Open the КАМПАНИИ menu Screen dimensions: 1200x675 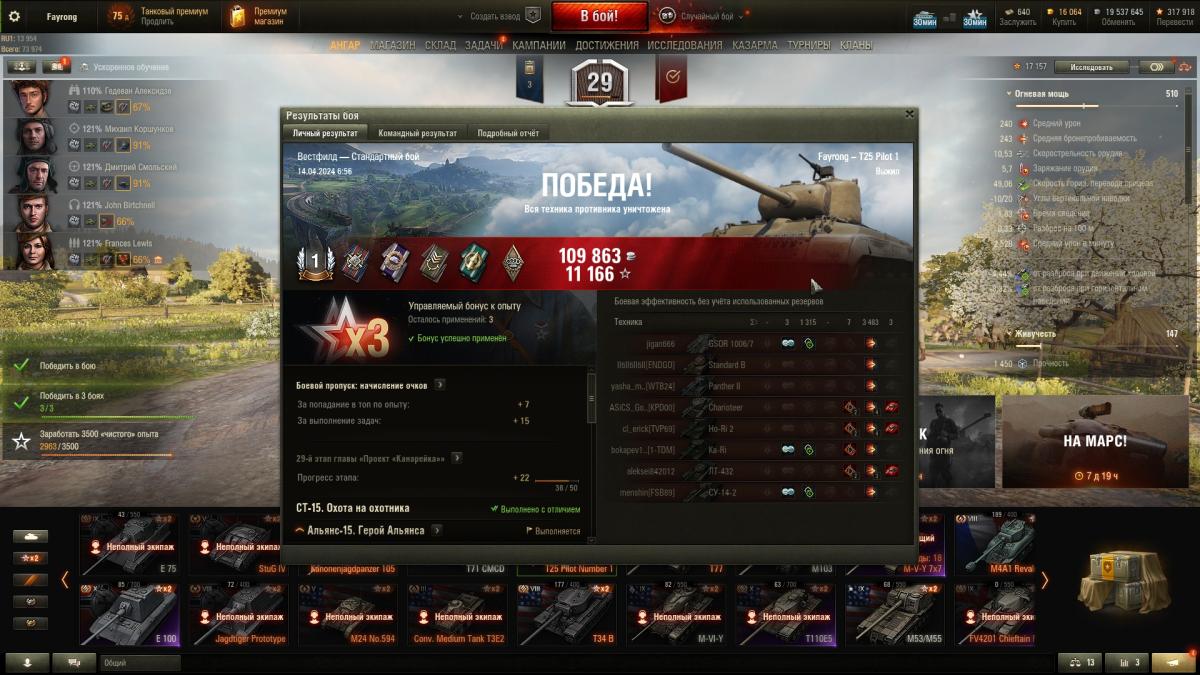[539, 45]
